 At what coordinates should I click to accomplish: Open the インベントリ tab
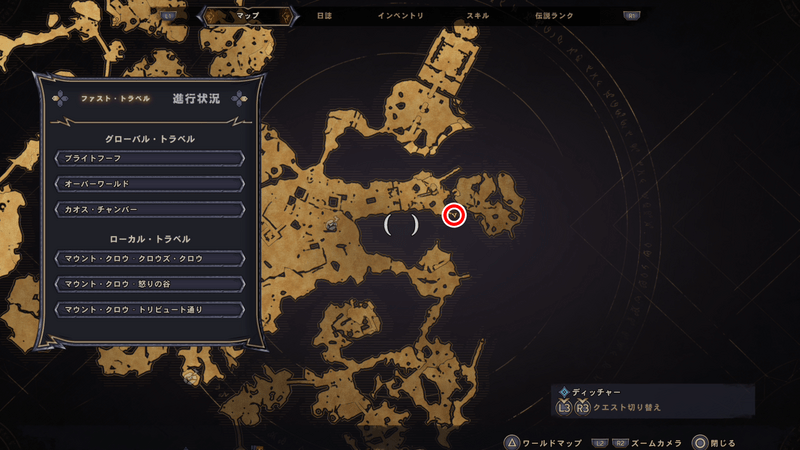click(x=400, y=16)
